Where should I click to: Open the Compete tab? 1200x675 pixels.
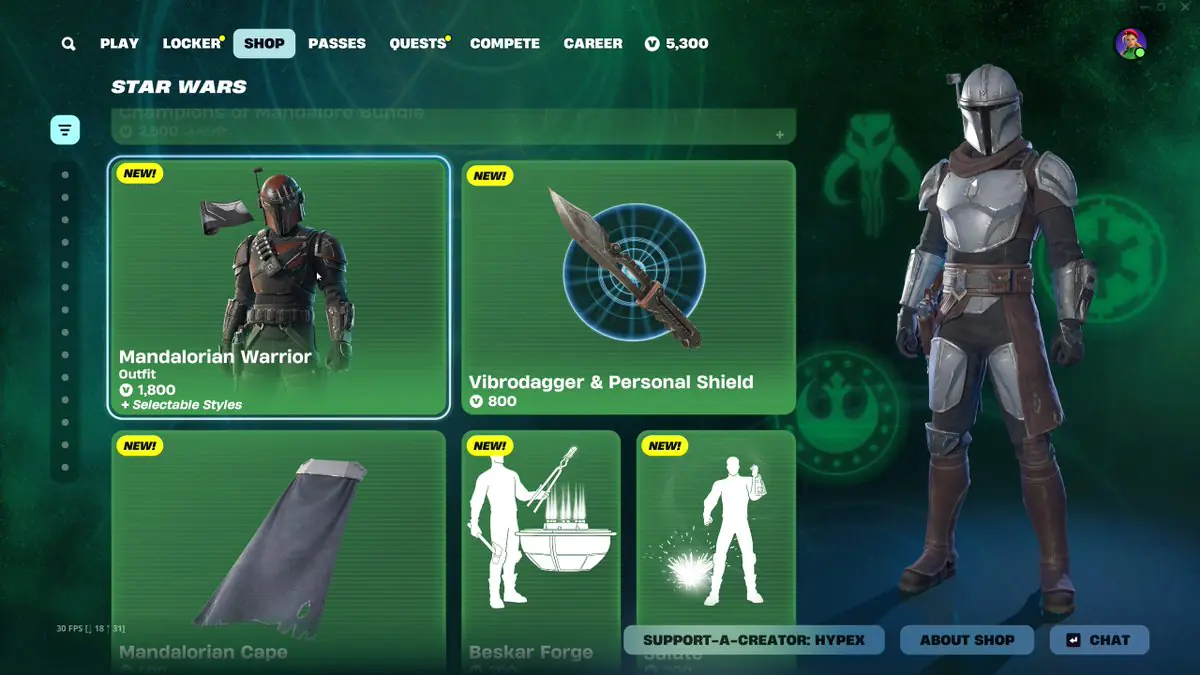coord(505,44)
